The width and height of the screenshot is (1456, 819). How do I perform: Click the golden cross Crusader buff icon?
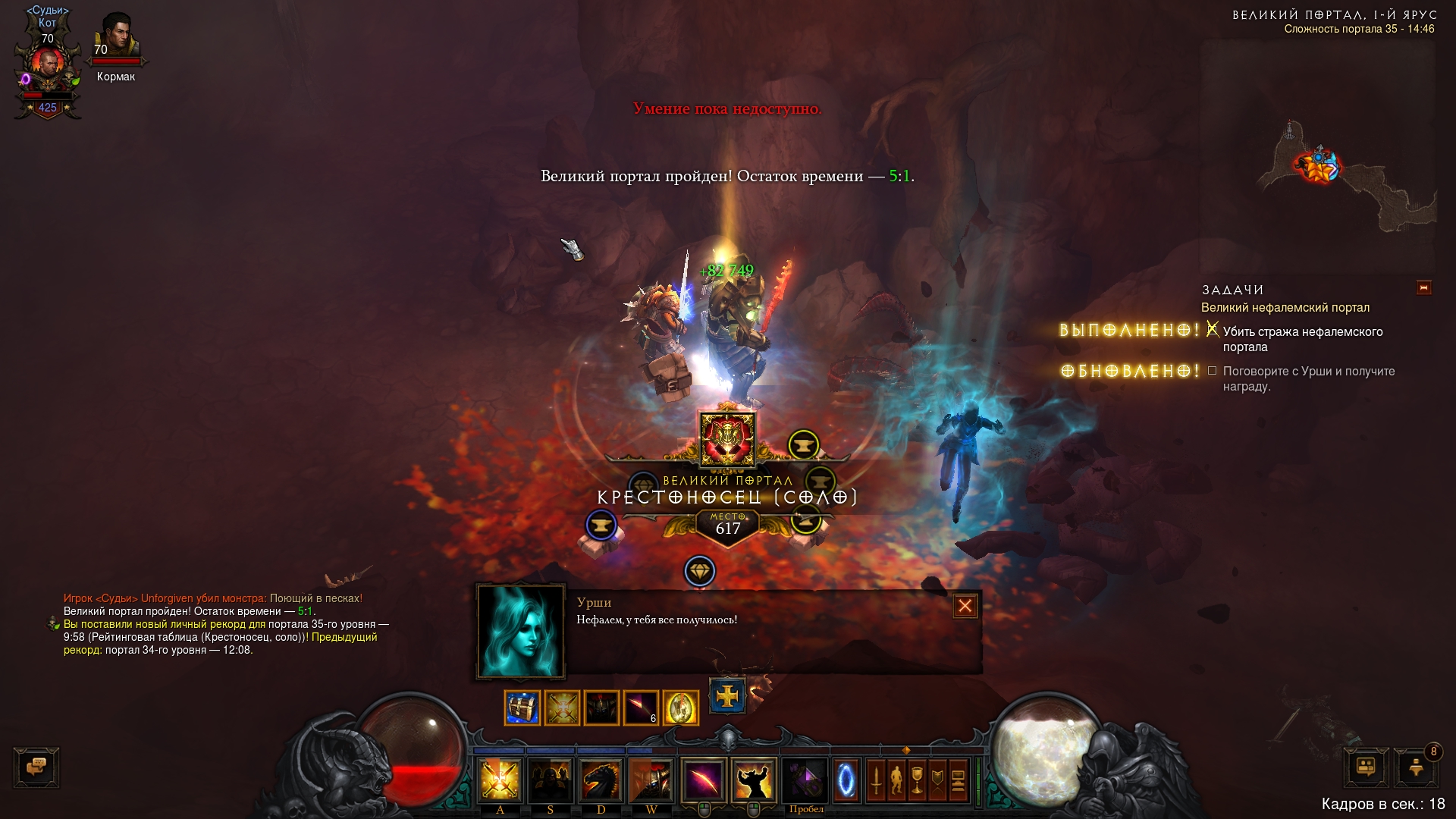coord(727,695)
